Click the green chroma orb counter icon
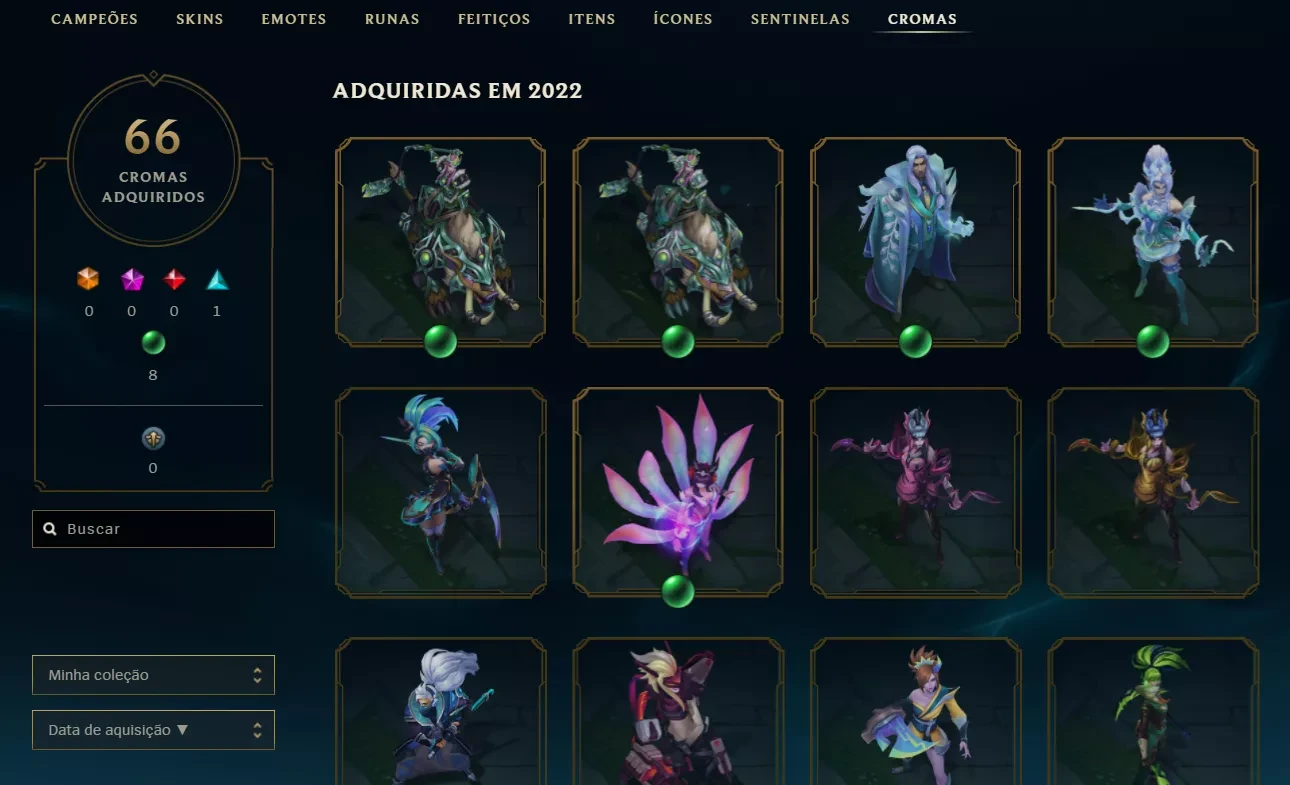The height and width of the screenshot is (785, 1290). [x=153, y=342]
